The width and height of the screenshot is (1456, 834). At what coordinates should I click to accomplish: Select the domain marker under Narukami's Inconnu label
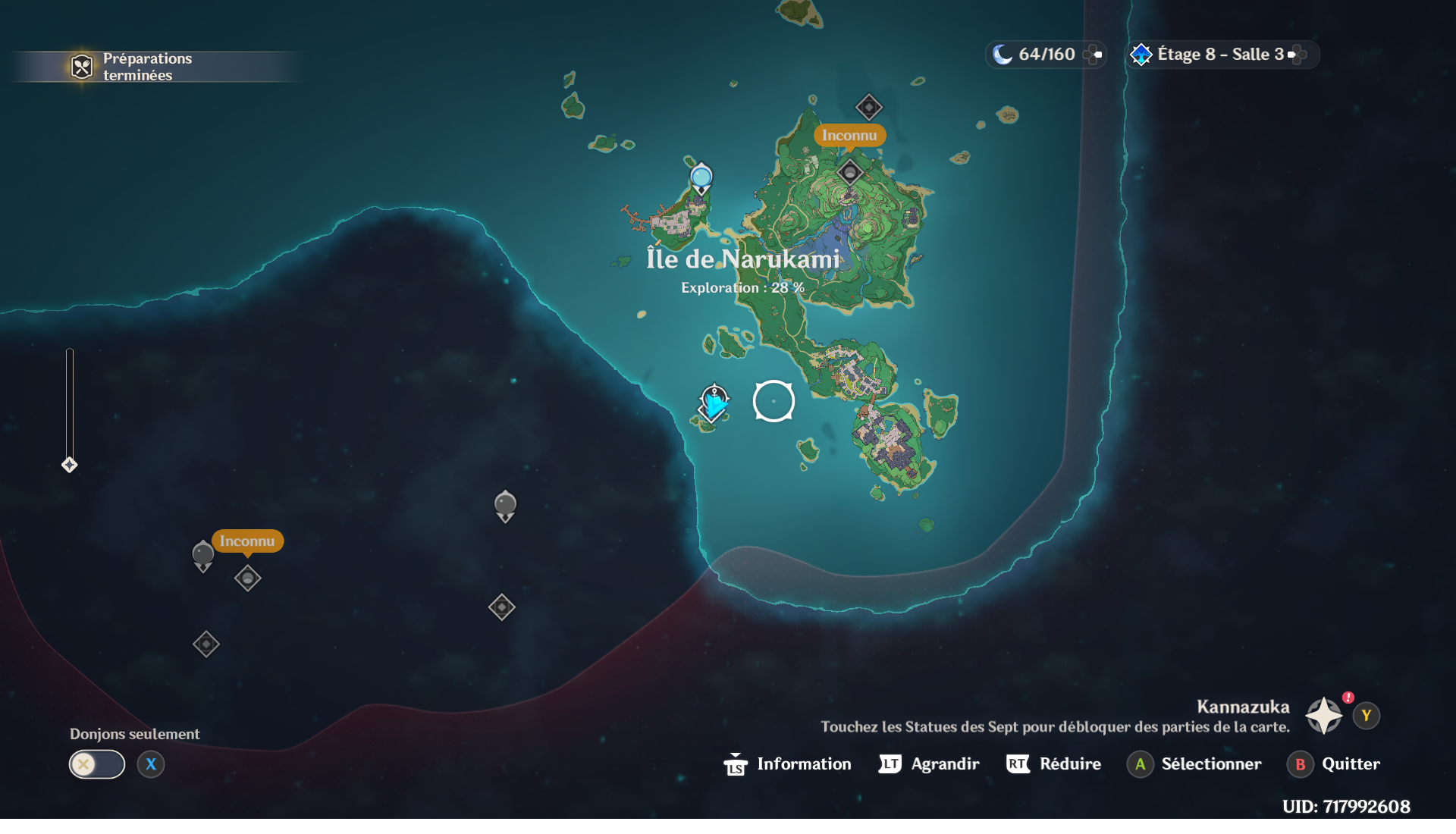850,173
